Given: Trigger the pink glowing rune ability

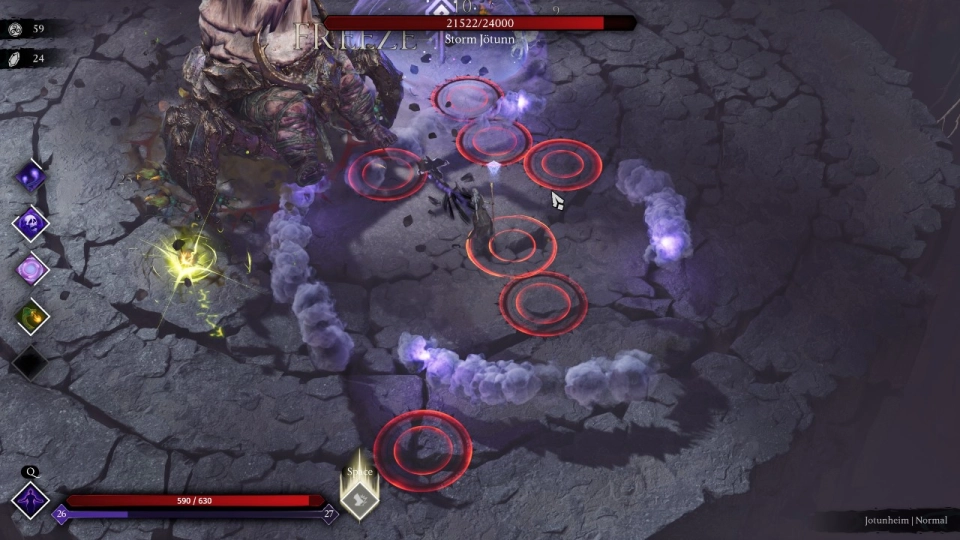Looking at the screenshot, I should (30, 270).
